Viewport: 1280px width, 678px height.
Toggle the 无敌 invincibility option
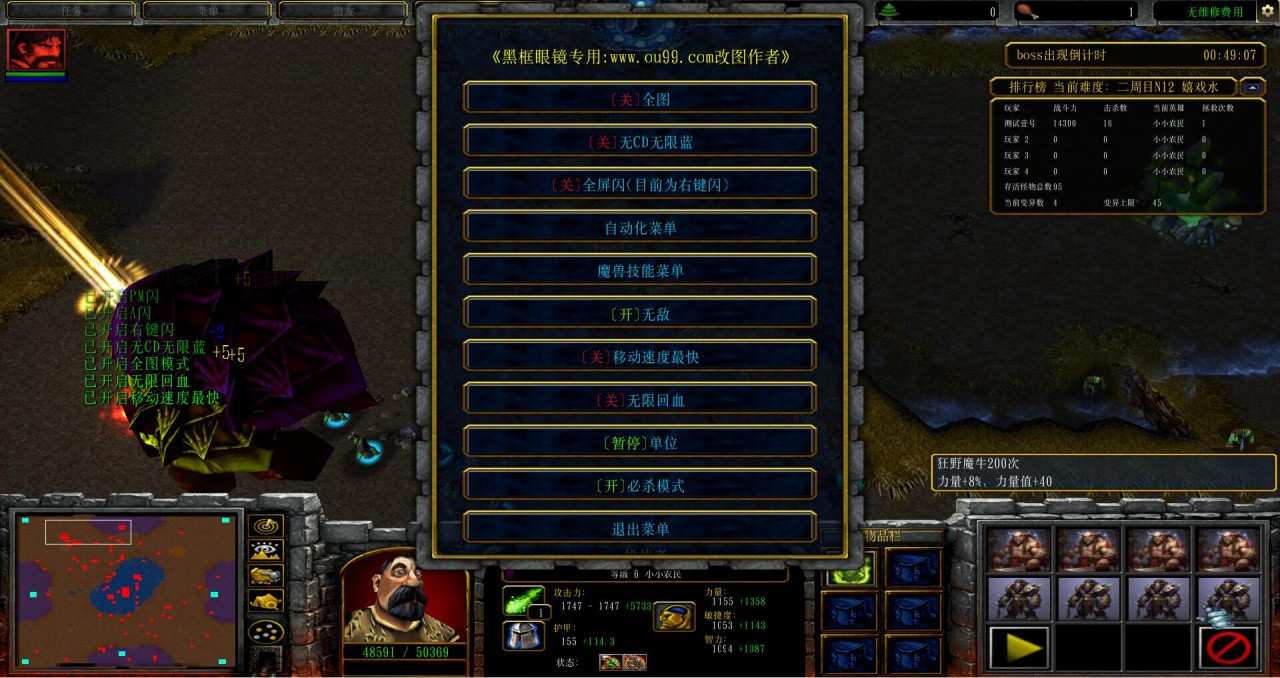640,314
